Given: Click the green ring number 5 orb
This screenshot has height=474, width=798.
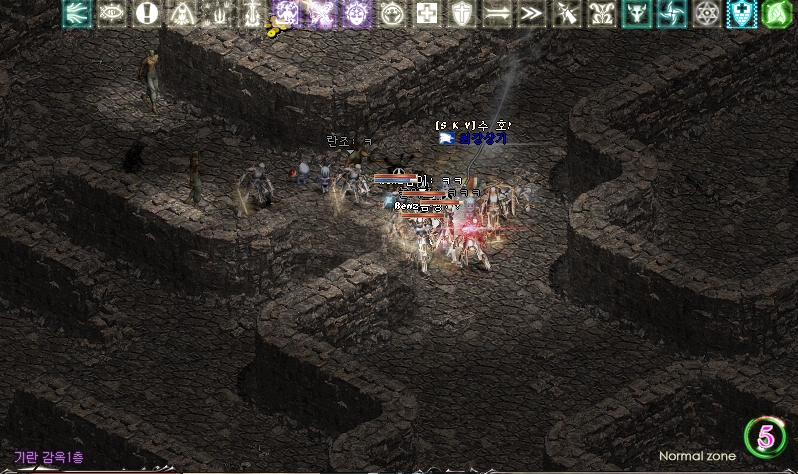Looking at the screenshot, I should [765, 437].
